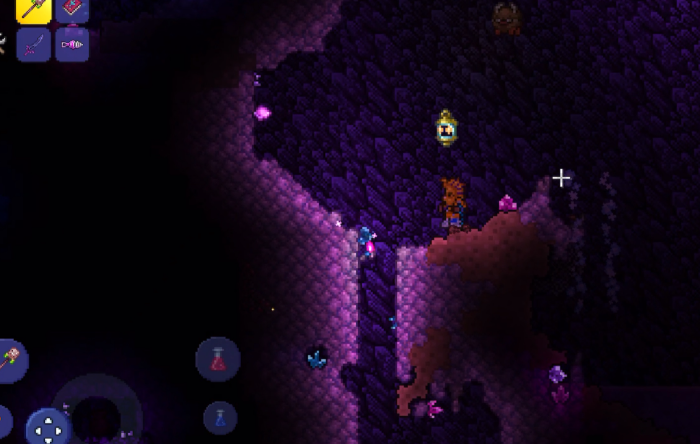Image resolution: width=700 pixels, height=444 pixels.
Task: Equip the purple sword hotbar slot
Action: click(34, 45)
